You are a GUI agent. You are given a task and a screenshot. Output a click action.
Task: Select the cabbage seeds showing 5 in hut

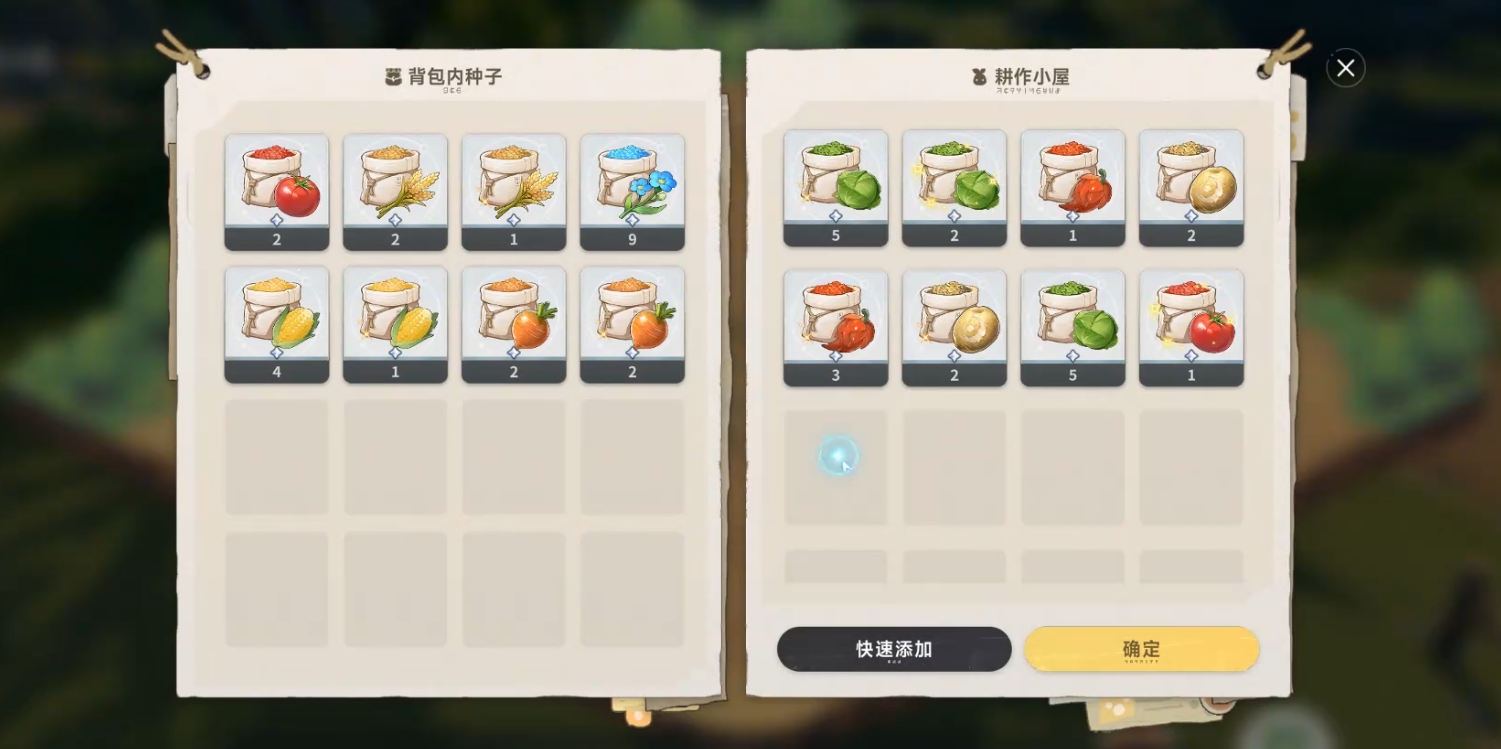836,186
